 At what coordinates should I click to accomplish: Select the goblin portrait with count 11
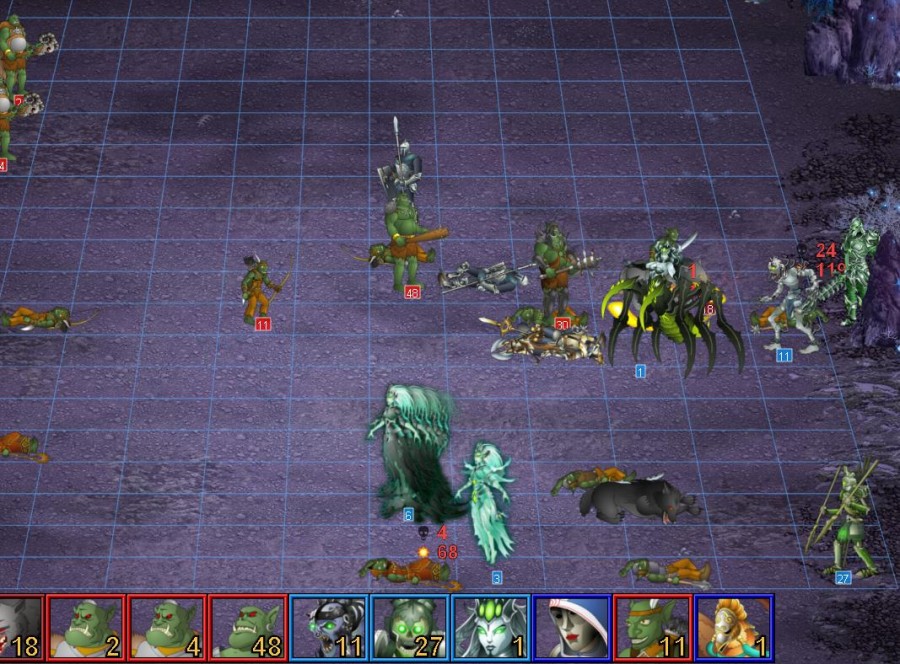point(652,629)
